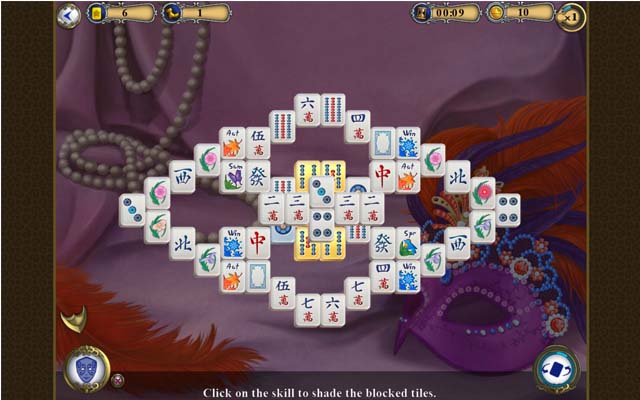Screen dimensions: 640x400
Task: Activate the blue mask shield skill
Action: pyautogui.click(x=87, y=368)
